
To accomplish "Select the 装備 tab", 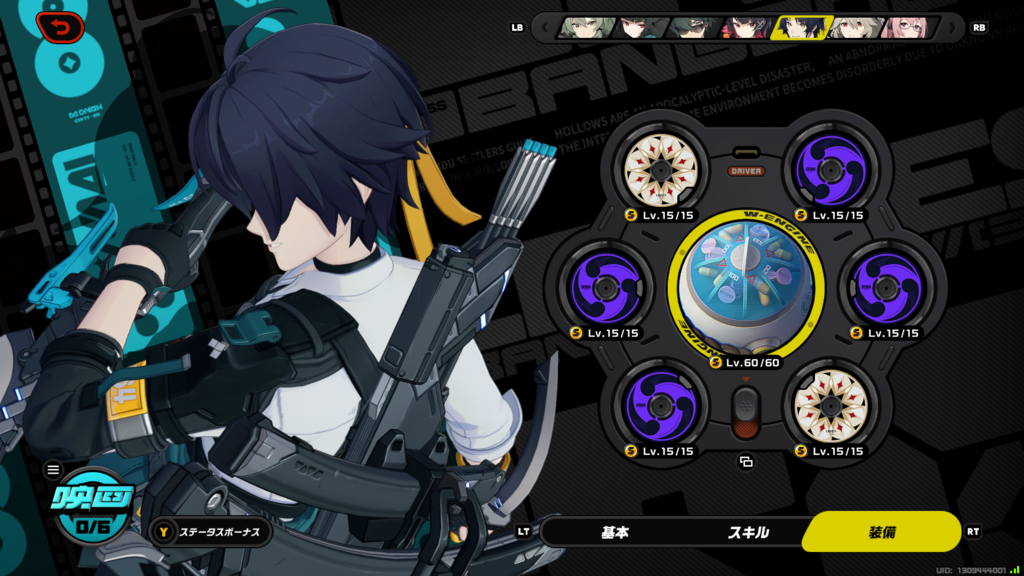I will tap(880, 532).
